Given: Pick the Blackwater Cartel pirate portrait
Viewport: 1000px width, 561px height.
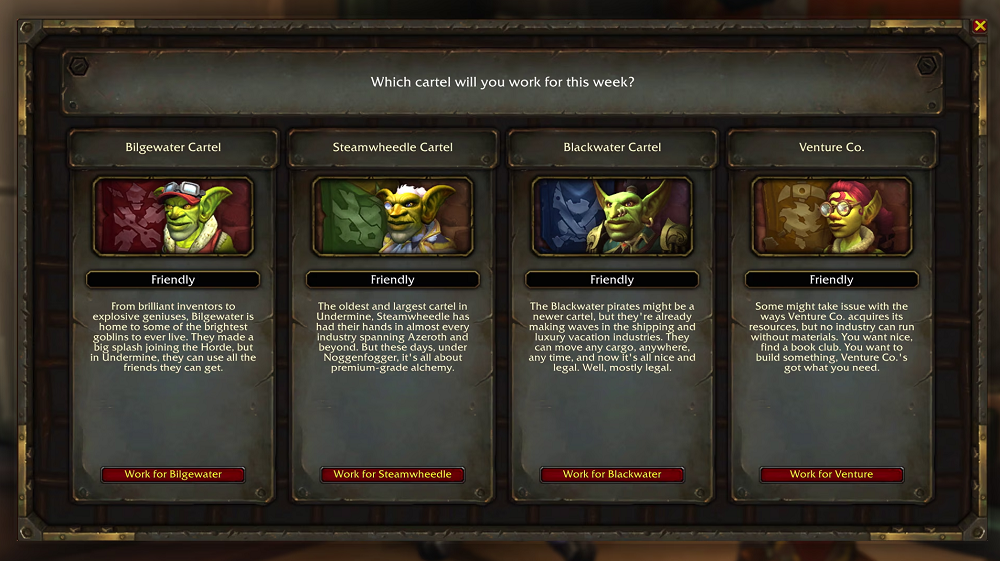Looking at the screenshot, I should 612,216.
